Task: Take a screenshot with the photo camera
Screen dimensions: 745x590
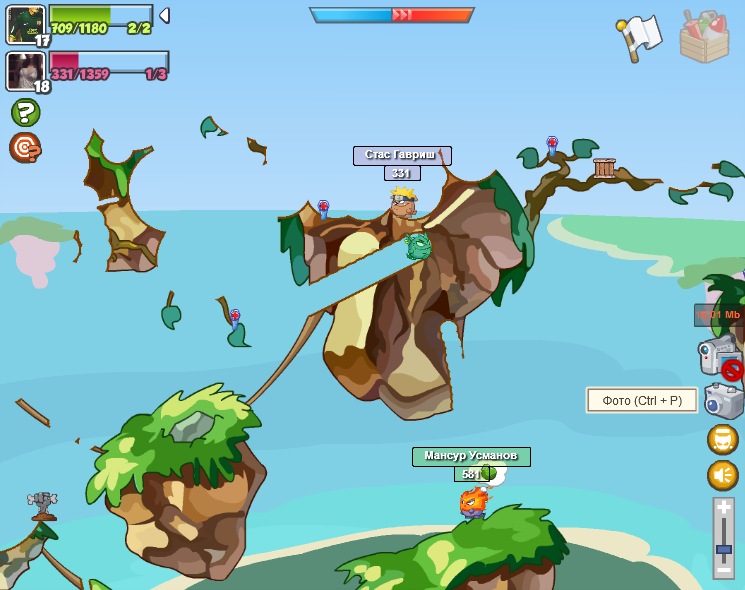Action: pos(723,400)
